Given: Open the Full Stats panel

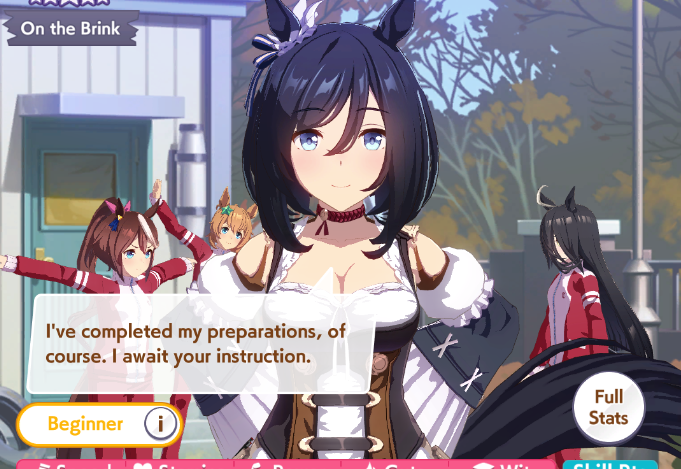Looking at the screenshot, I should pos(608,408).
